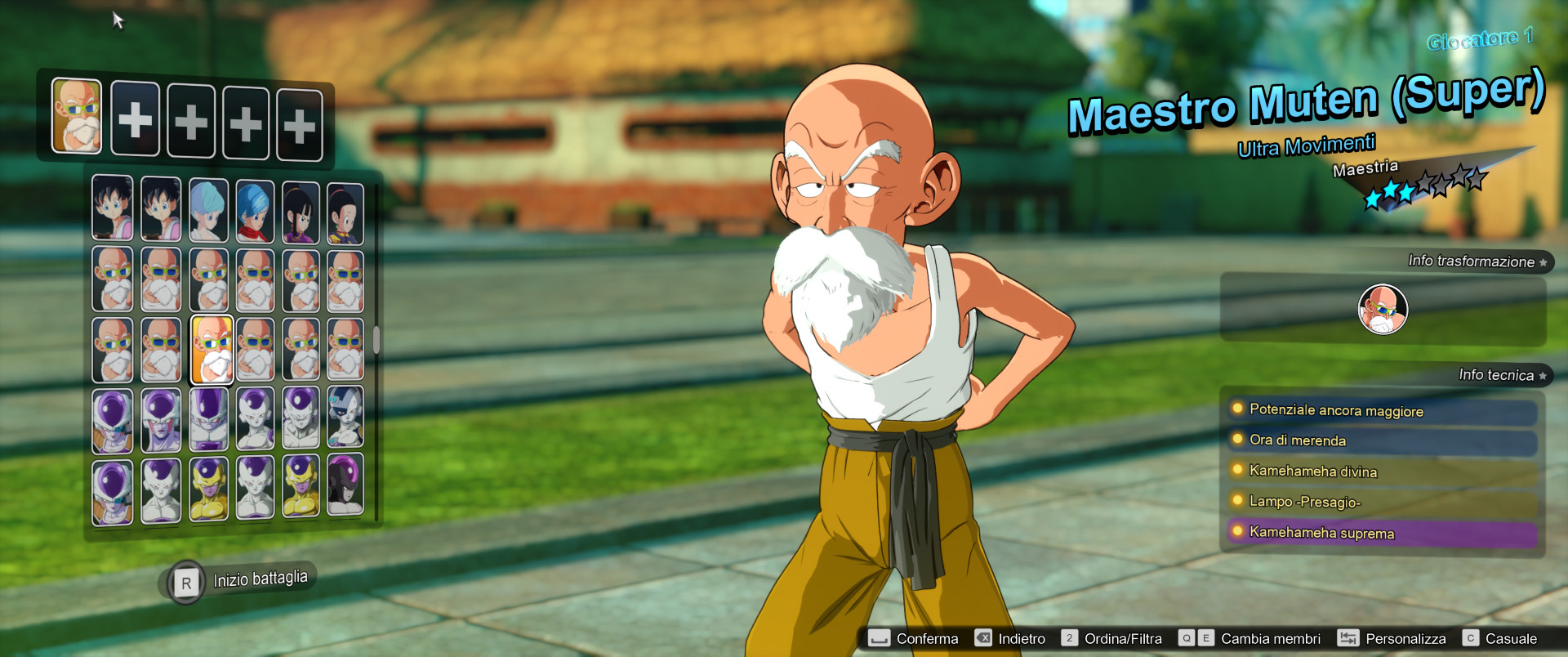Select the Bulma character portrait

pos(207,208)
